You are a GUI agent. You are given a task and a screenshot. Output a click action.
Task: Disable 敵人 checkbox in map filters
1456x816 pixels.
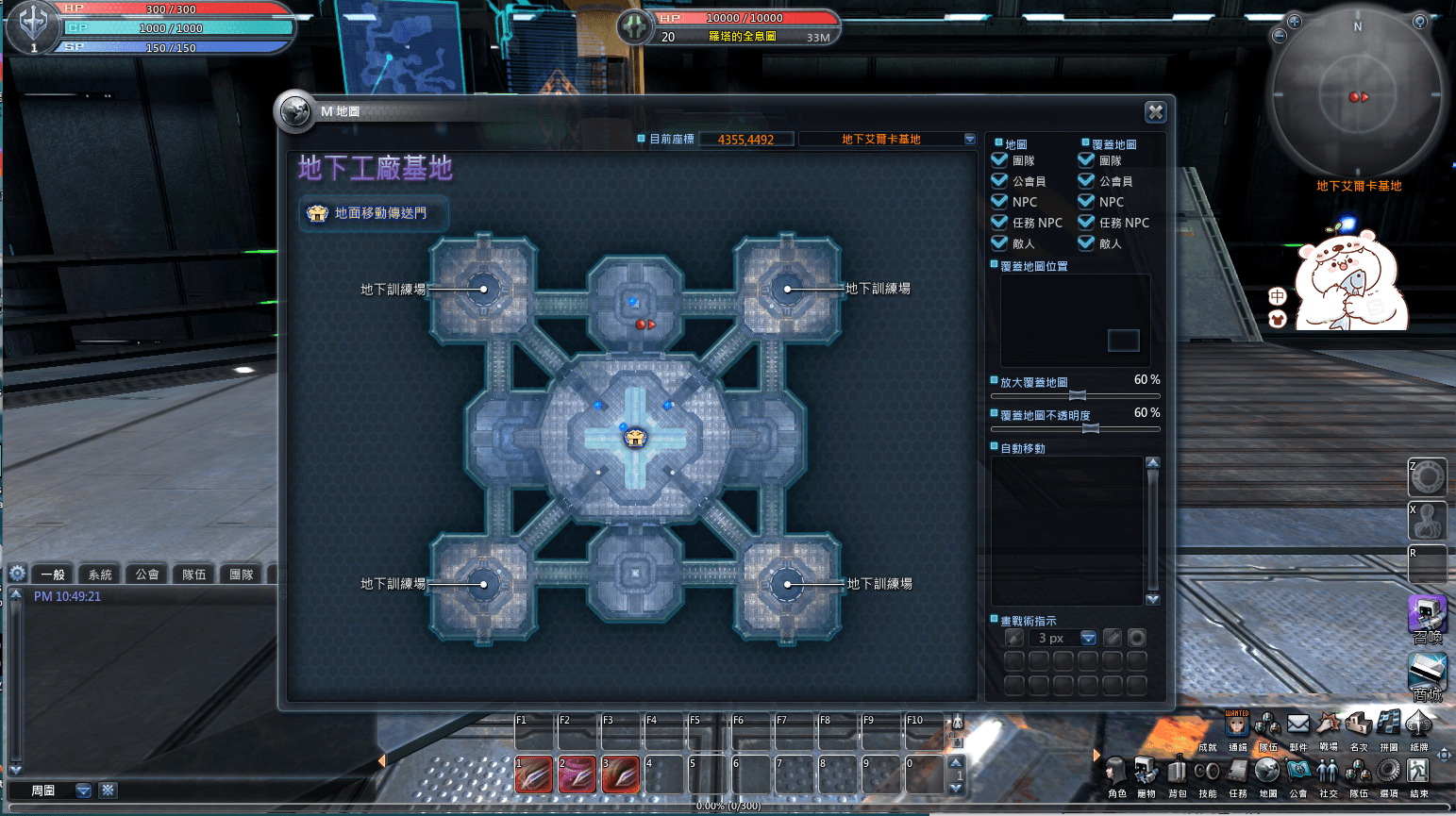click(998, 242)
